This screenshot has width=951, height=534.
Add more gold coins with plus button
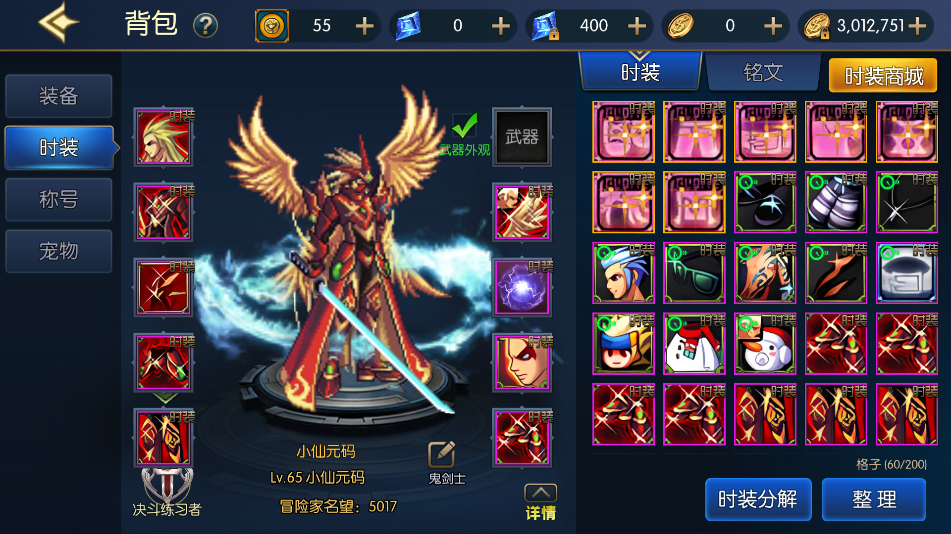tap(917, 26)
